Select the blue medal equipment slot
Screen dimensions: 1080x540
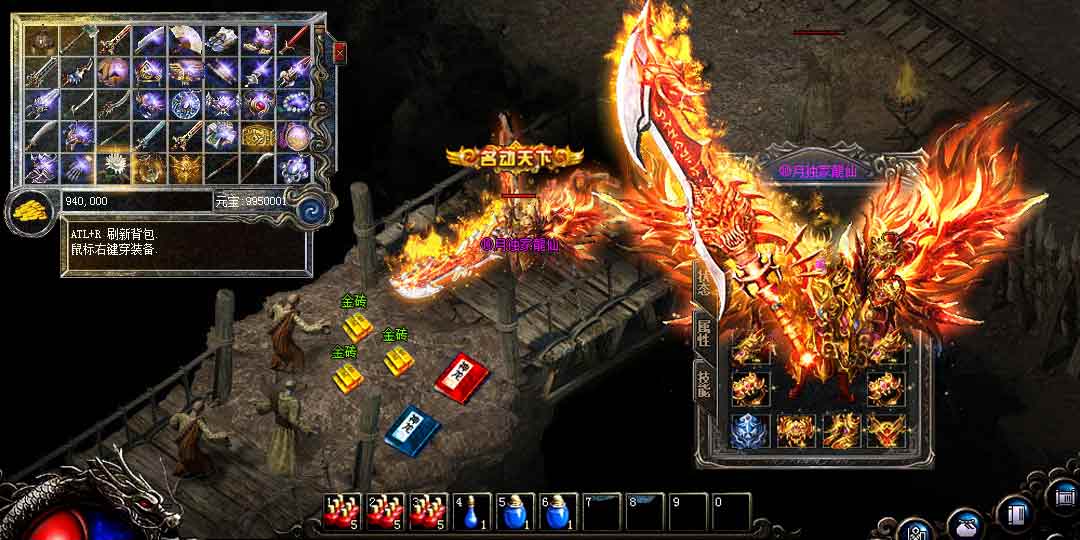(x=749, y=431)
